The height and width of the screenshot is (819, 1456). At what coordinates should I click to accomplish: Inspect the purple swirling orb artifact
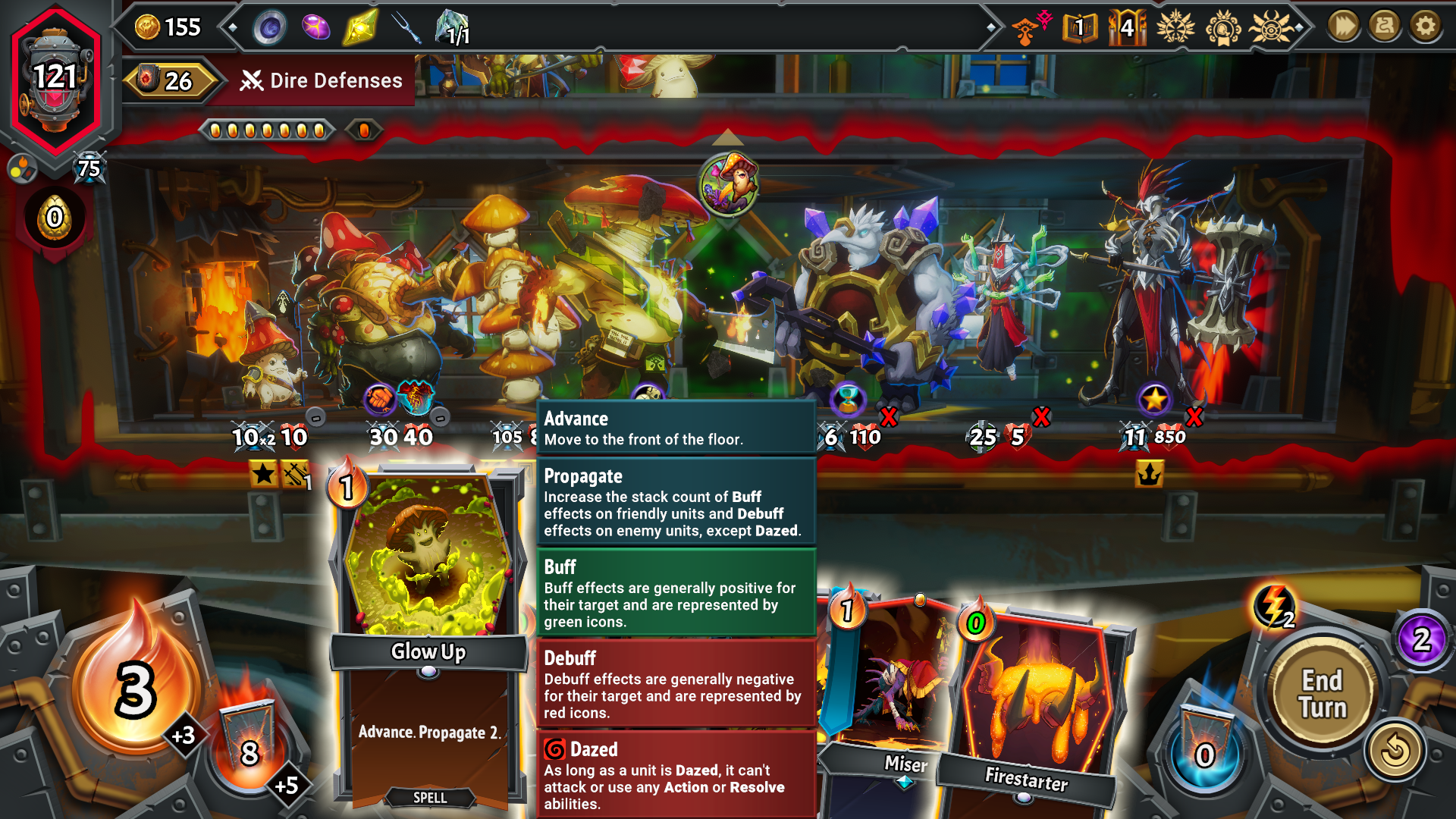tap(270, 28)
